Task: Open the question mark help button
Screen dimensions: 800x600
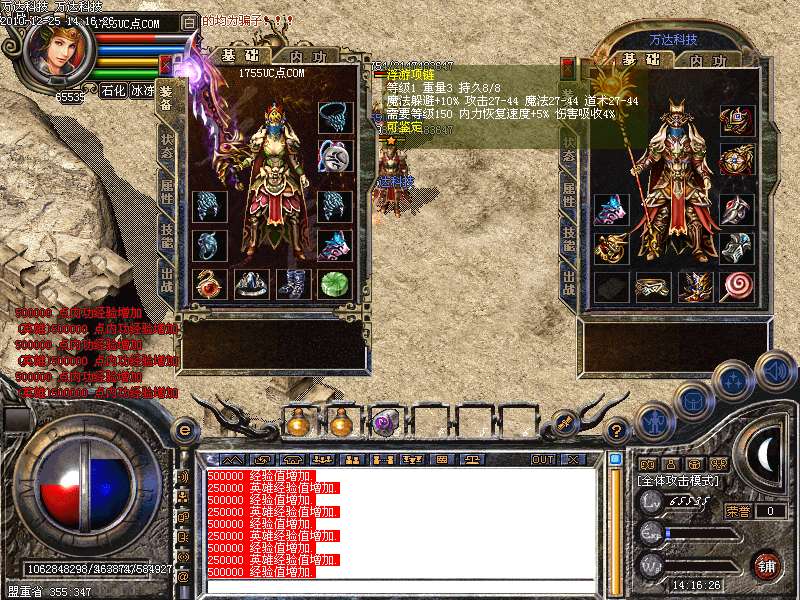Action: [618, 430]
